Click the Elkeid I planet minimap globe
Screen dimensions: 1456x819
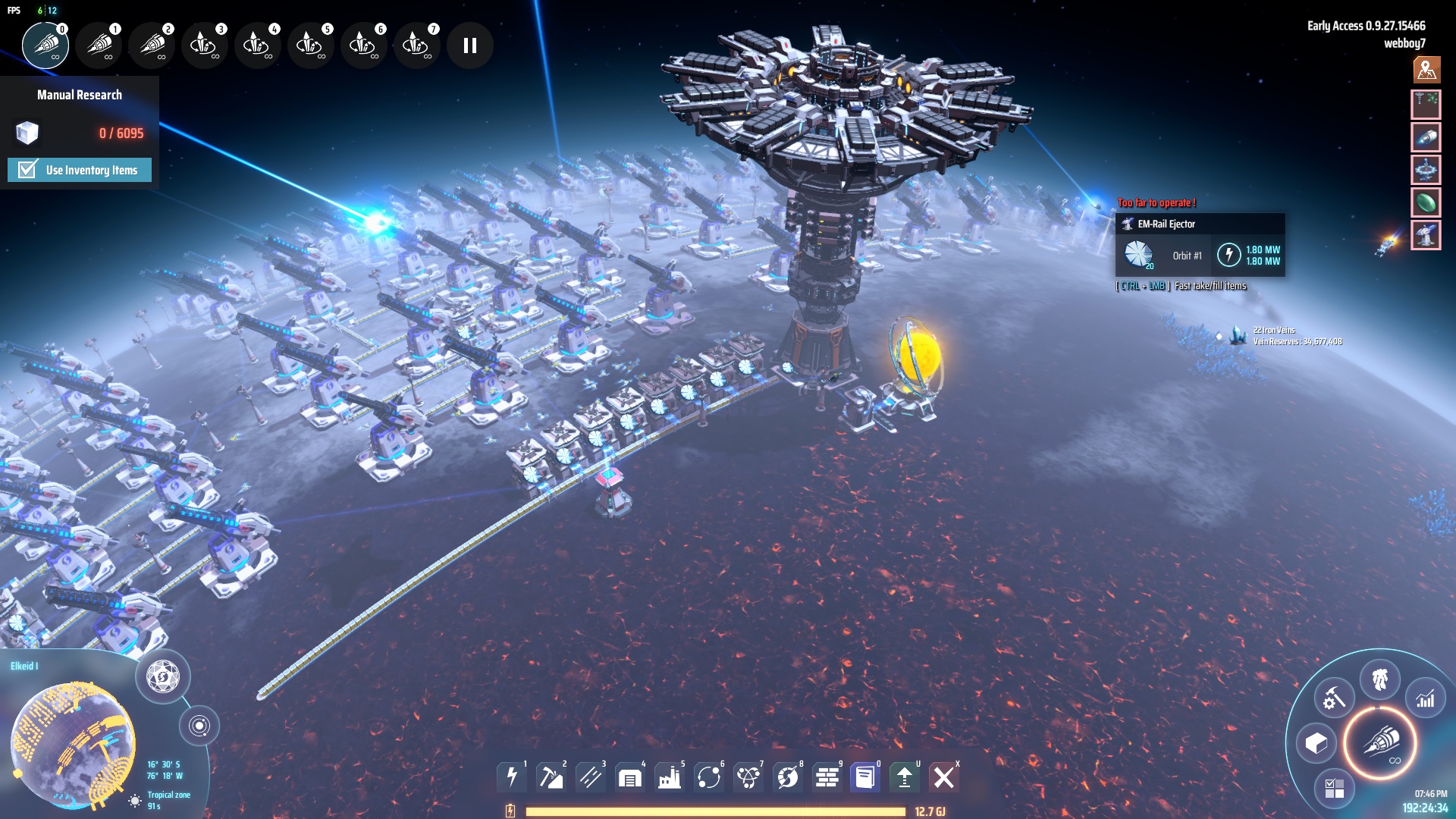(73, 743)
